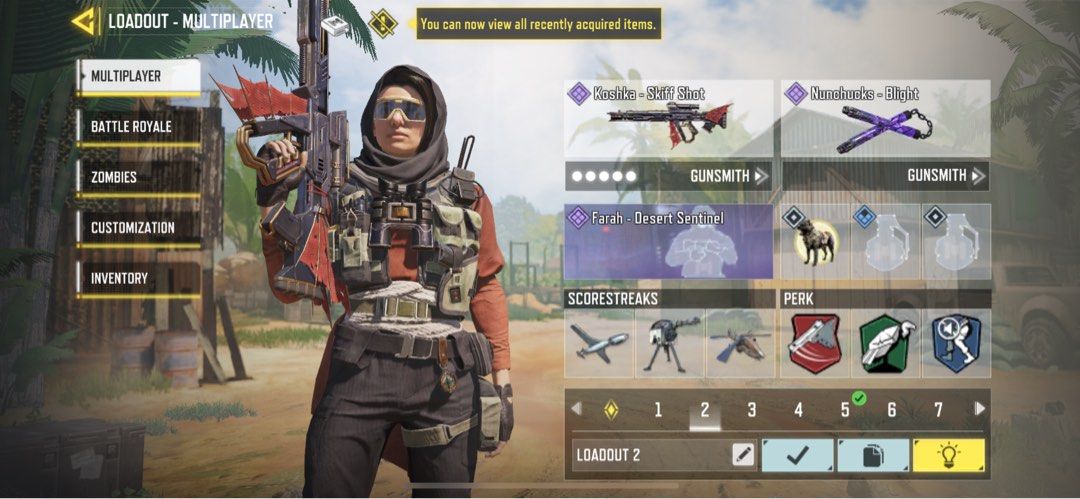Open loadout recommendations via the lightbulb button
Image resolution: width=1080 pixels, height=499 pixels.
pyautogui.click(x=948, y=455)
